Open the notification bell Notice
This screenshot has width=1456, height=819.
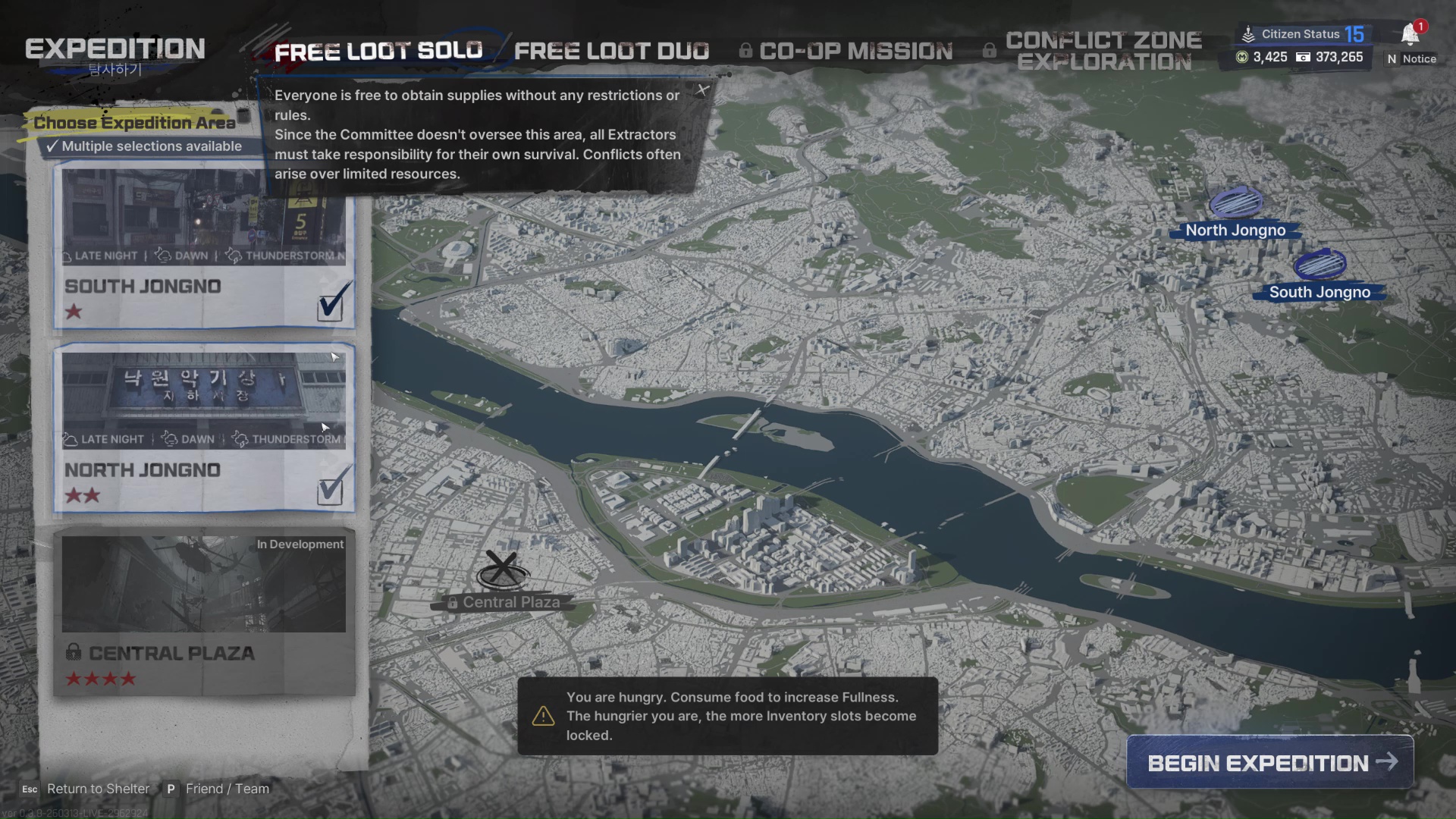point(1410,35)
